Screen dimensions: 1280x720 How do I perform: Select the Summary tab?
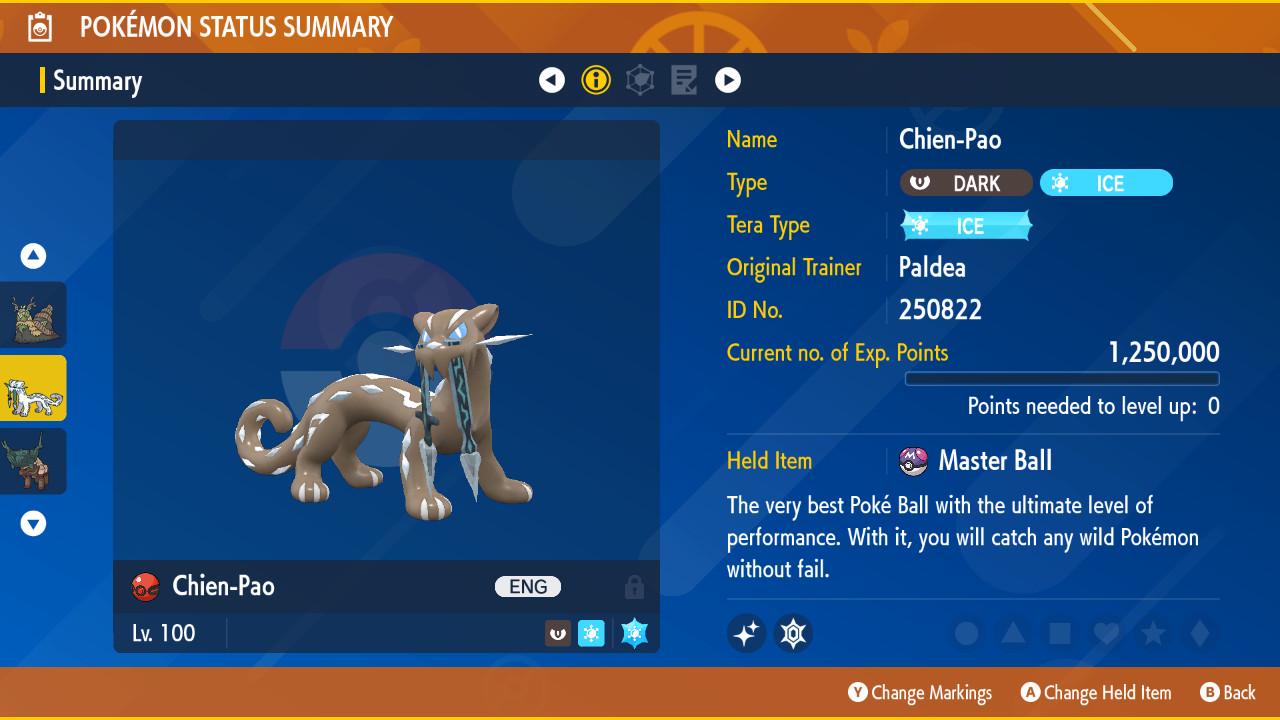pyautogui.click(x=97, y=80)
